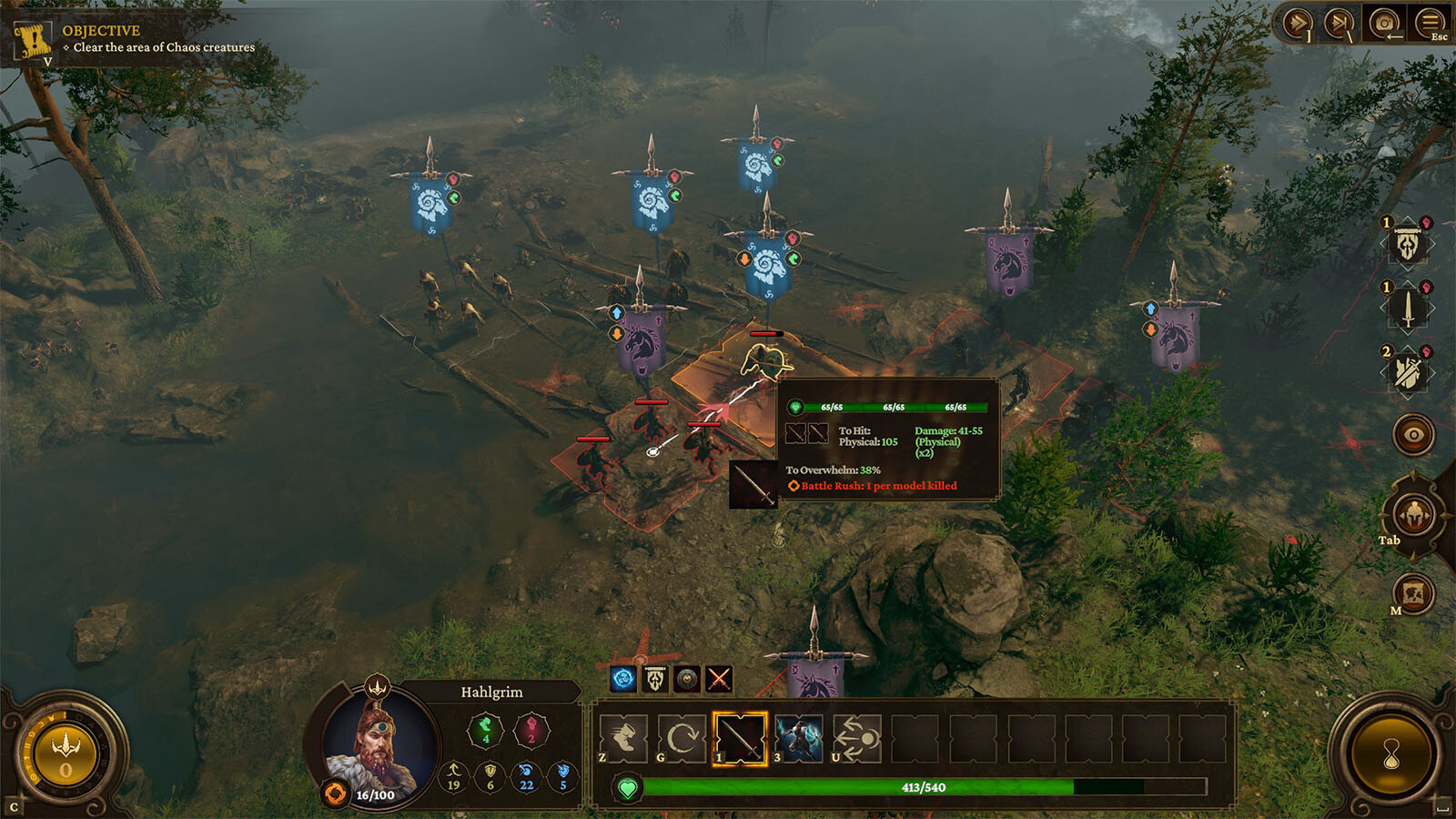Activate the lightning warrior ability

pyautogui.click(x=799, y=739)
